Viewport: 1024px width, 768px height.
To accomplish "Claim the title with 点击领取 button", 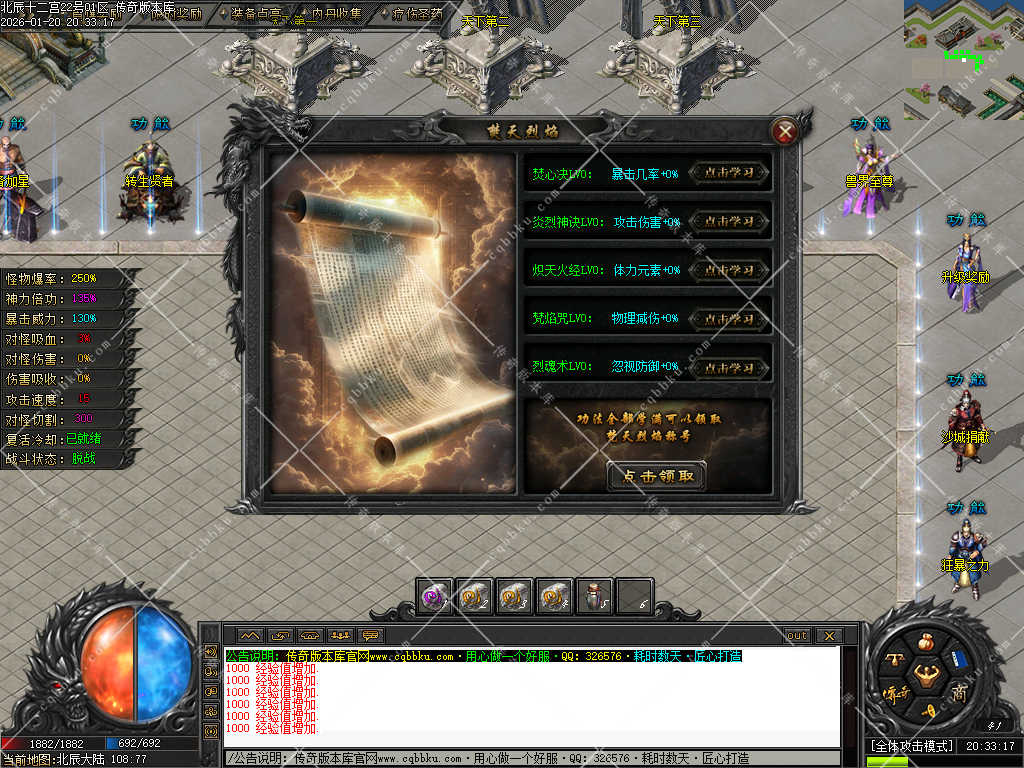I will click(656, 476).
